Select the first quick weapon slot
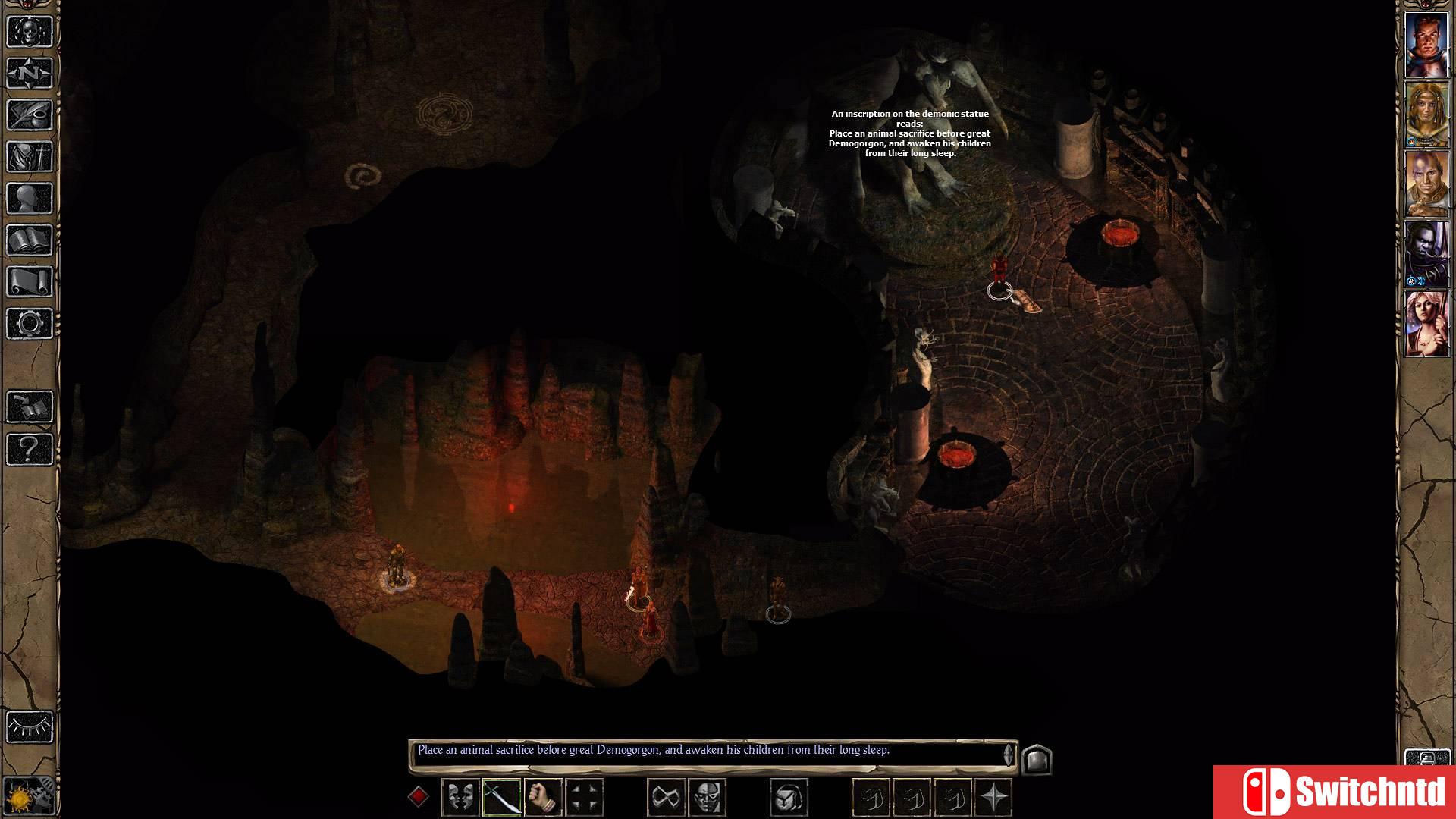 coord(872,795)
